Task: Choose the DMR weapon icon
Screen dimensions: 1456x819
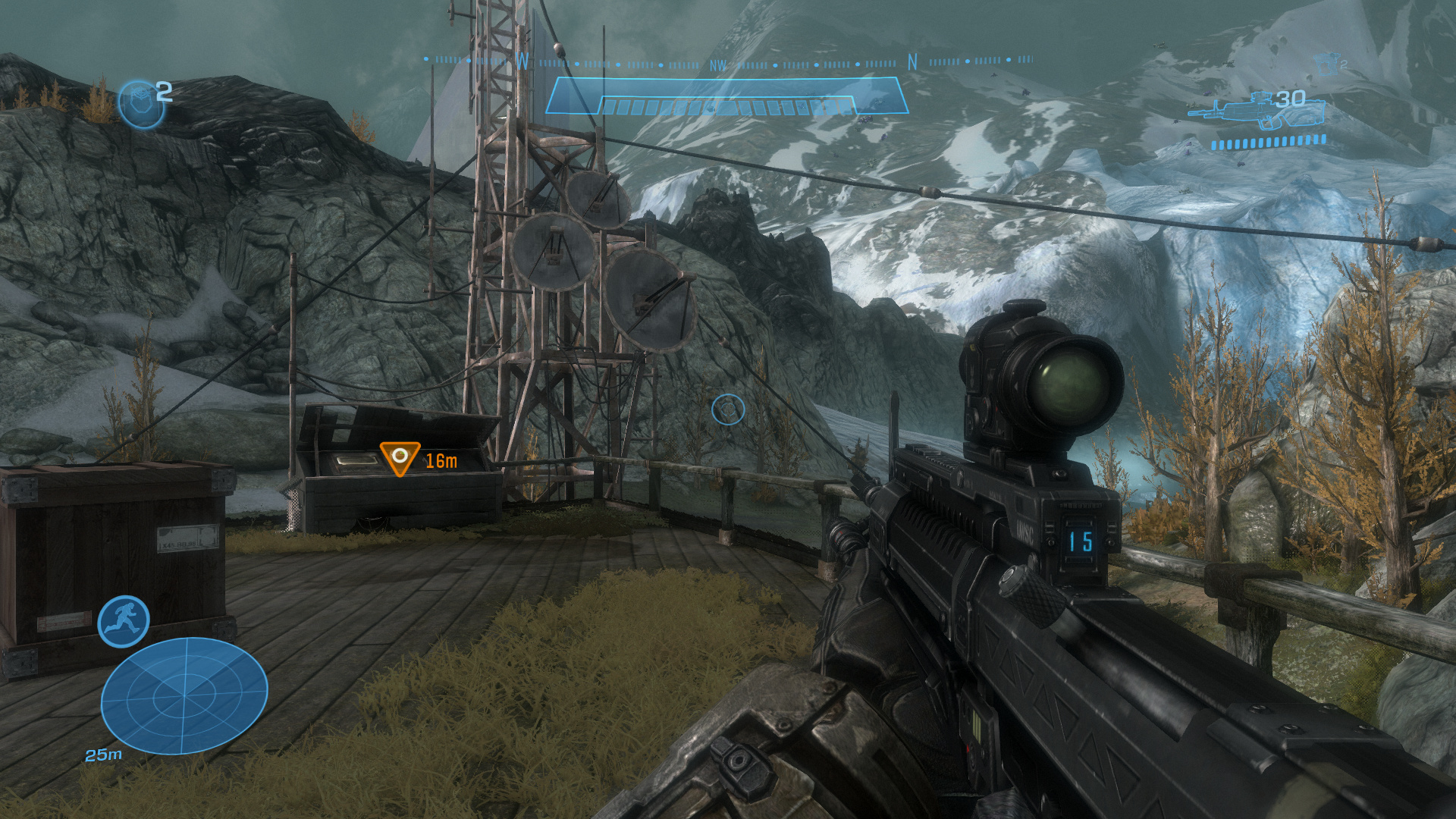Action: (1259, 111)
